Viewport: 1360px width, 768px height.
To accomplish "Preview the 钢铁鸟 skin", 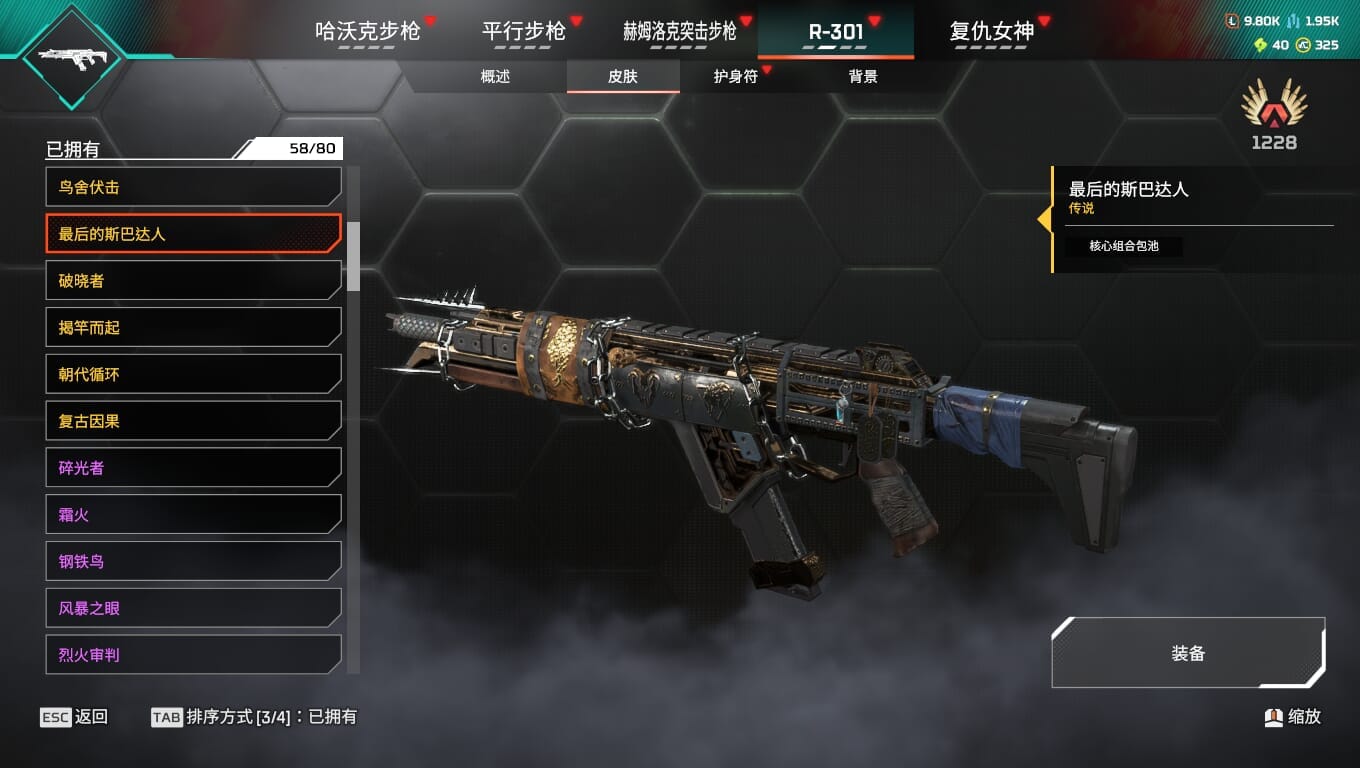I will (x=193, y=562).
